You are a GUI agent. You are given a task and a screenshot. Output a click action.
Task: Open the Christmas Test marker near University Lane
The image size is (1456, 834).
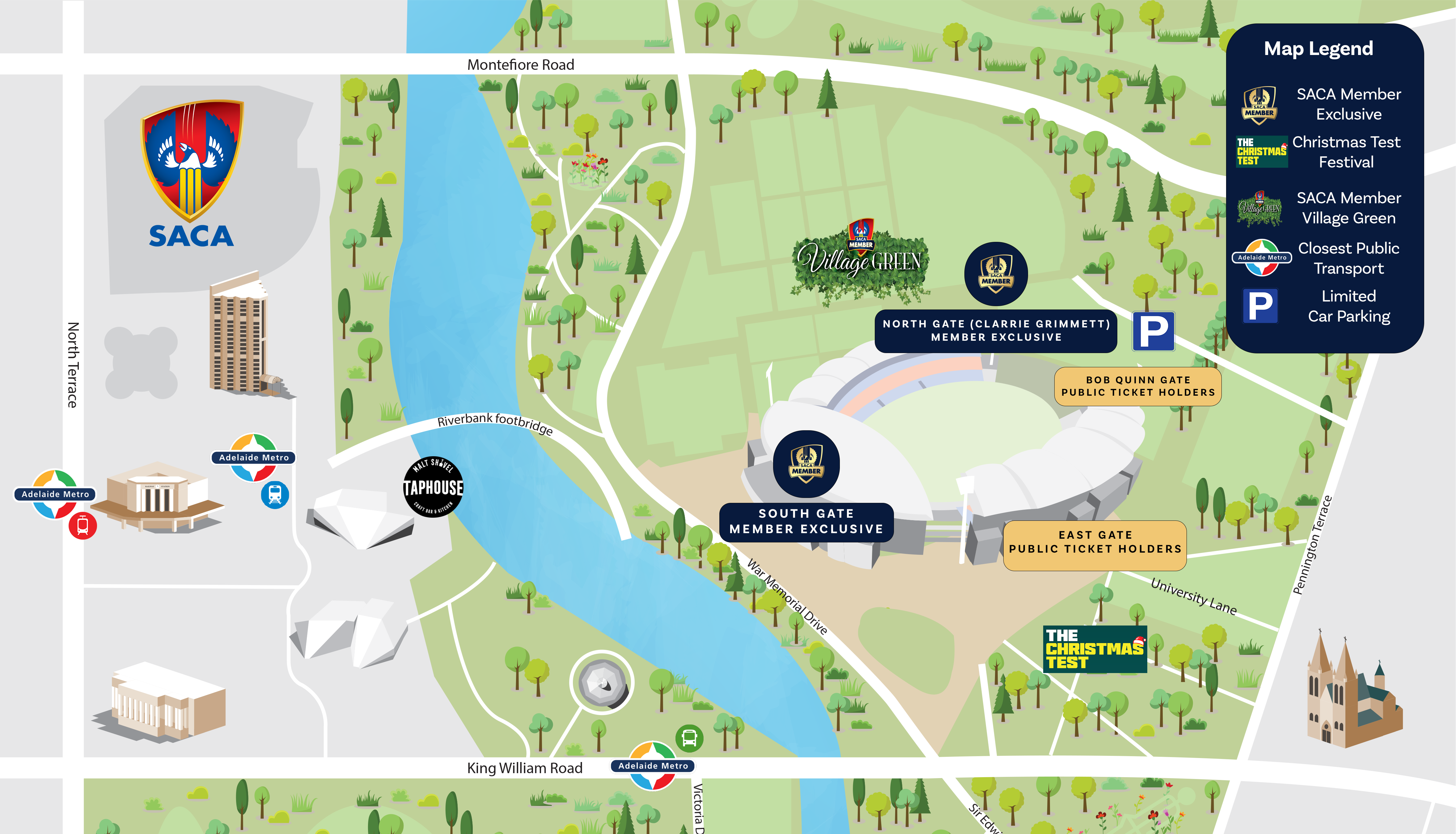(1094, 648)
